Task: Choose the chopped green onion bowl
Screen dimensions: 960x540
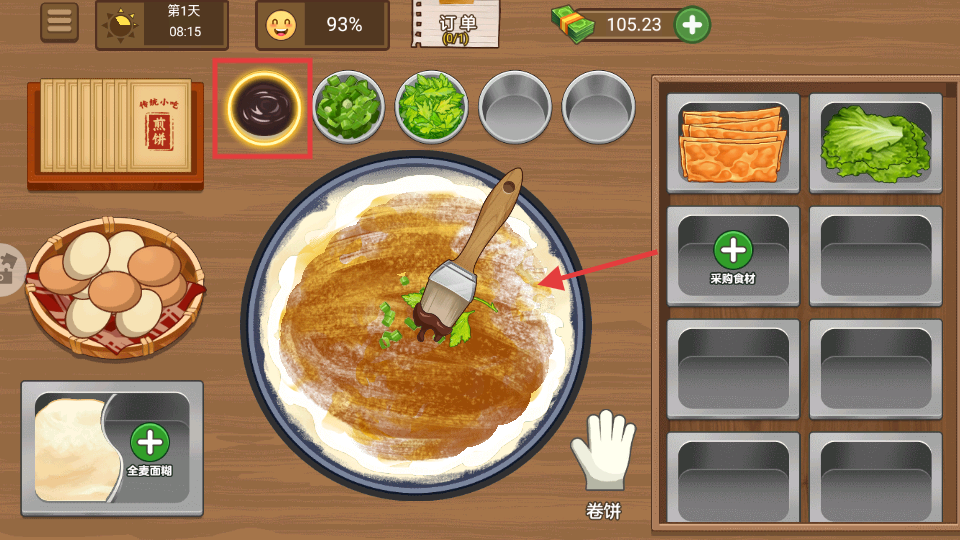Action: [x=348, y=105]
